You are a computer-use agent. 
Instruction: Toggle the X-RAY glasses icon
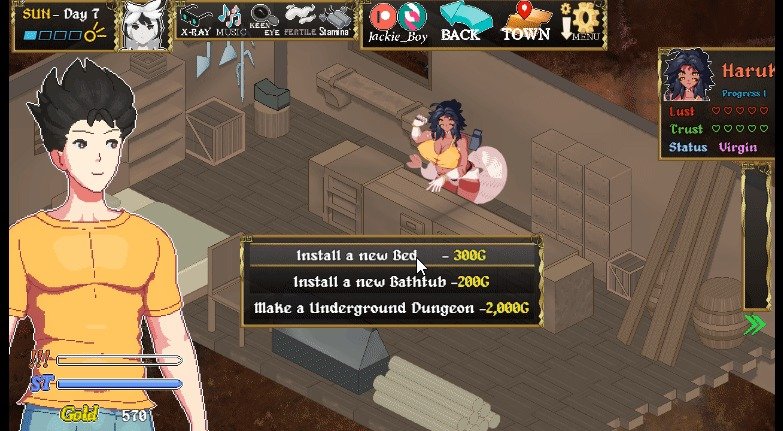click(195, 20)
